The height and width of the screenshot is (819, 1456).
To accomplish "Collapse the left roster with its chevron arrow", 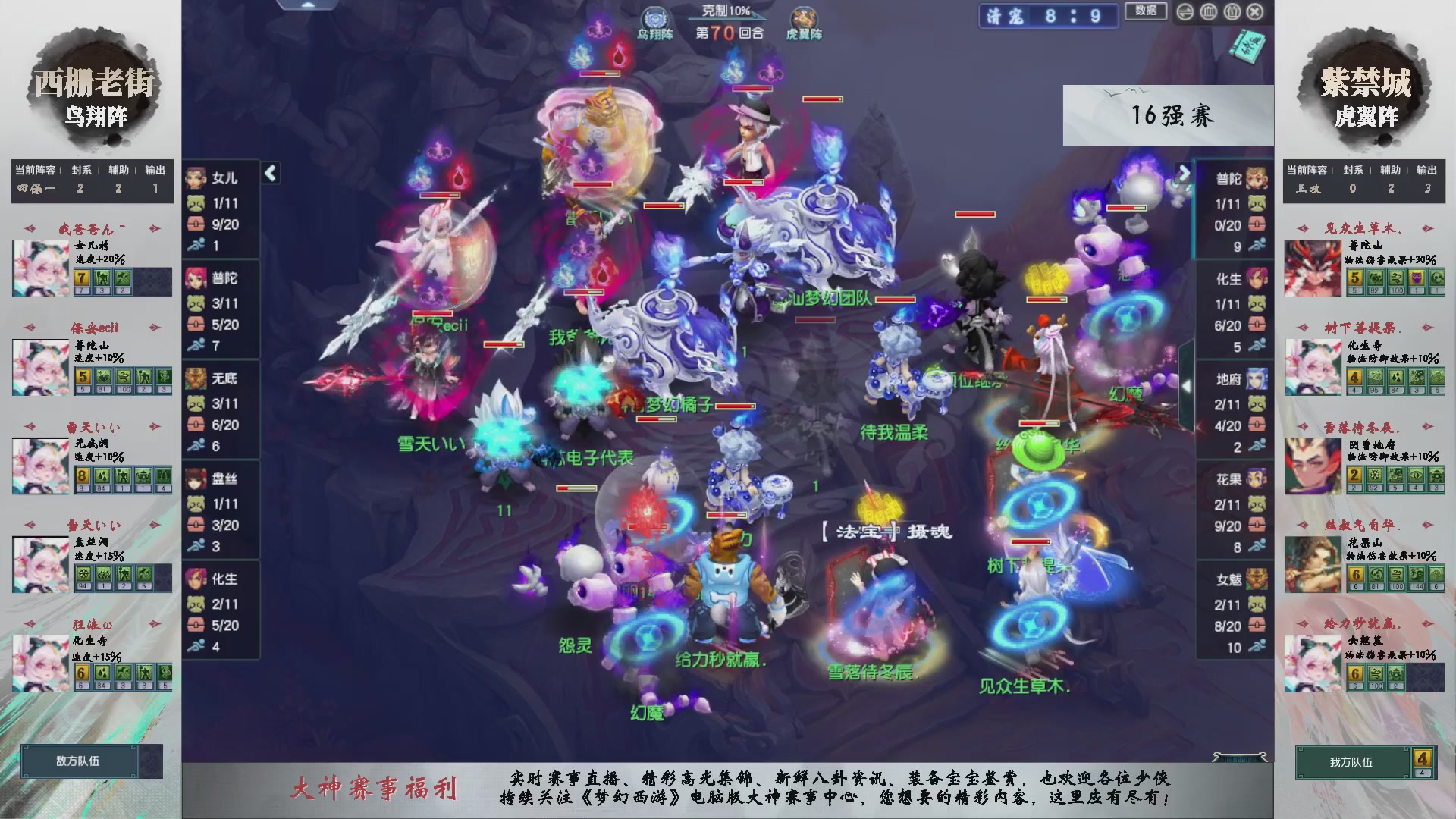I will [269, 173].
